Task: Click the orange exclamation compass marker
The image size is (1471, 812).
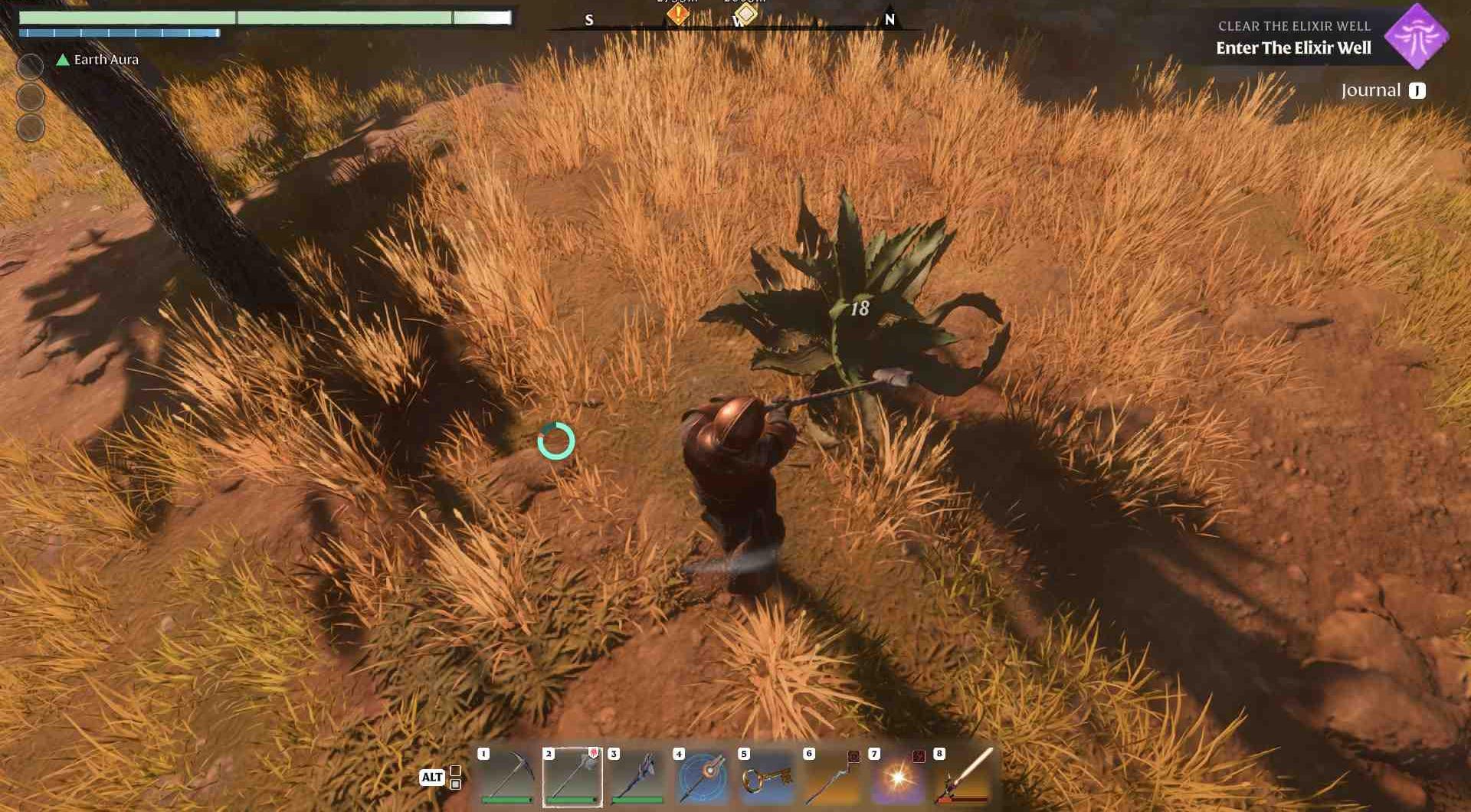Action: pos(678,14)
